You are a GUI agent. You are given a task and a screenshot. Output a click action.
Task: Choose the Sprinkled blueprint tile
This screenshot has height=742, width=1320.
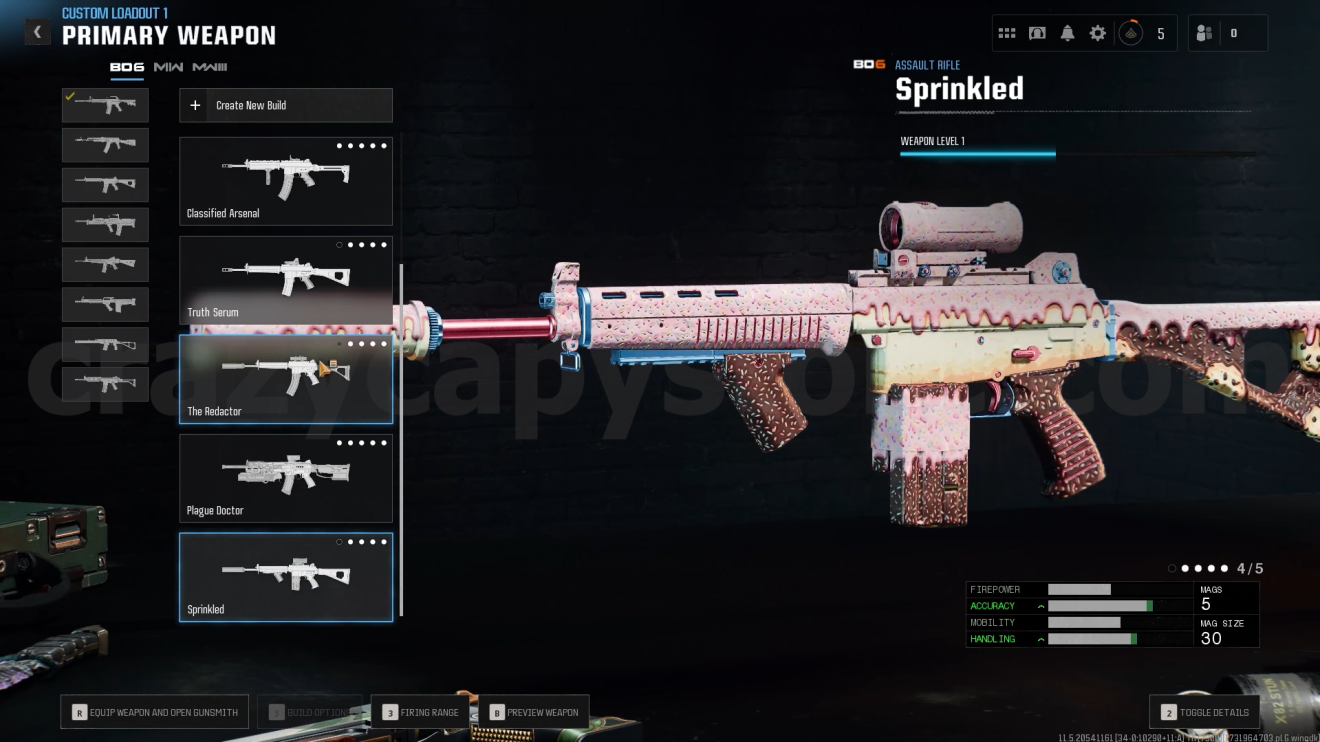[286, 577]
